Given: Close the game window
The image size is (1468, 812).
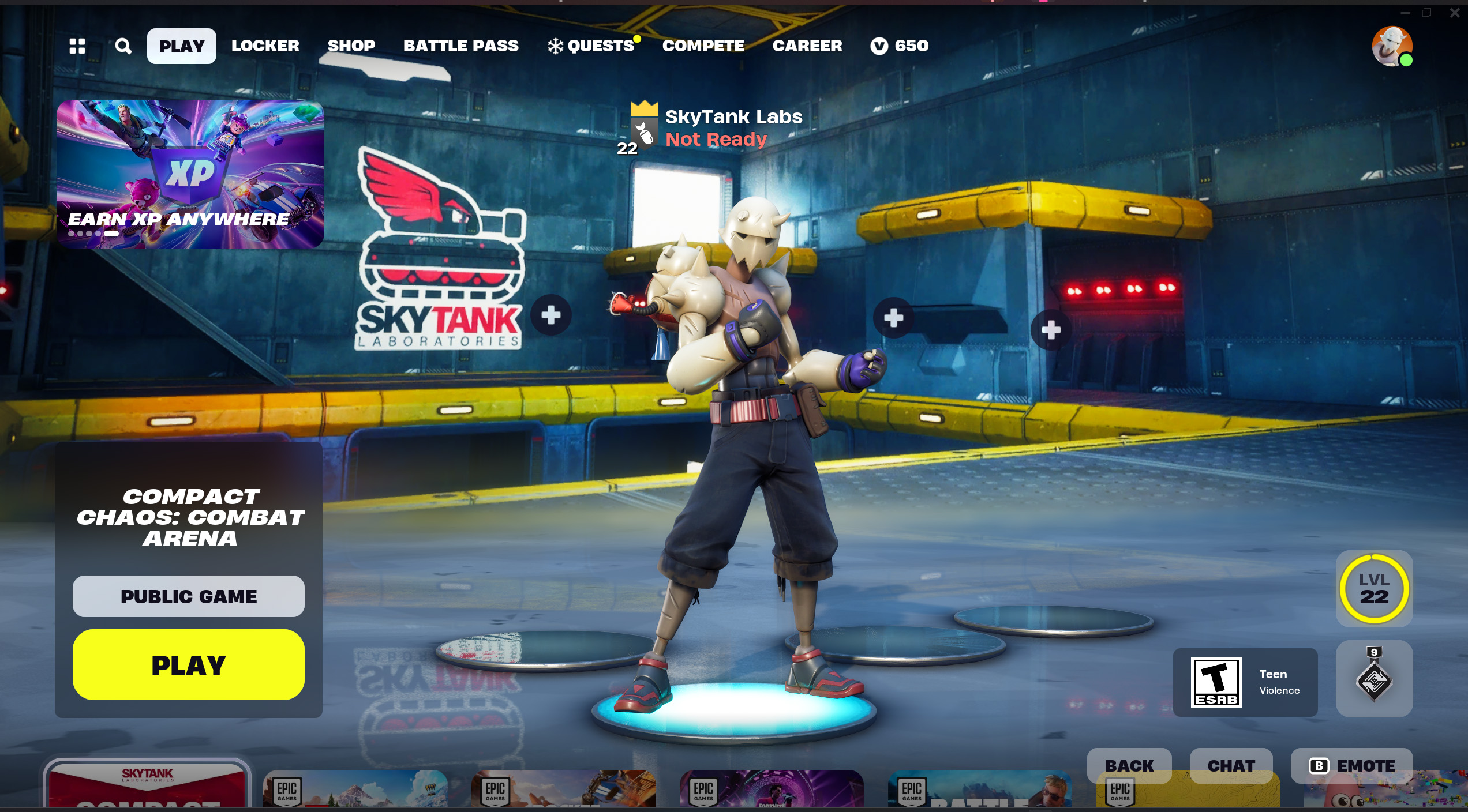Looking at the screenshot, I should tap(1455, 13).
